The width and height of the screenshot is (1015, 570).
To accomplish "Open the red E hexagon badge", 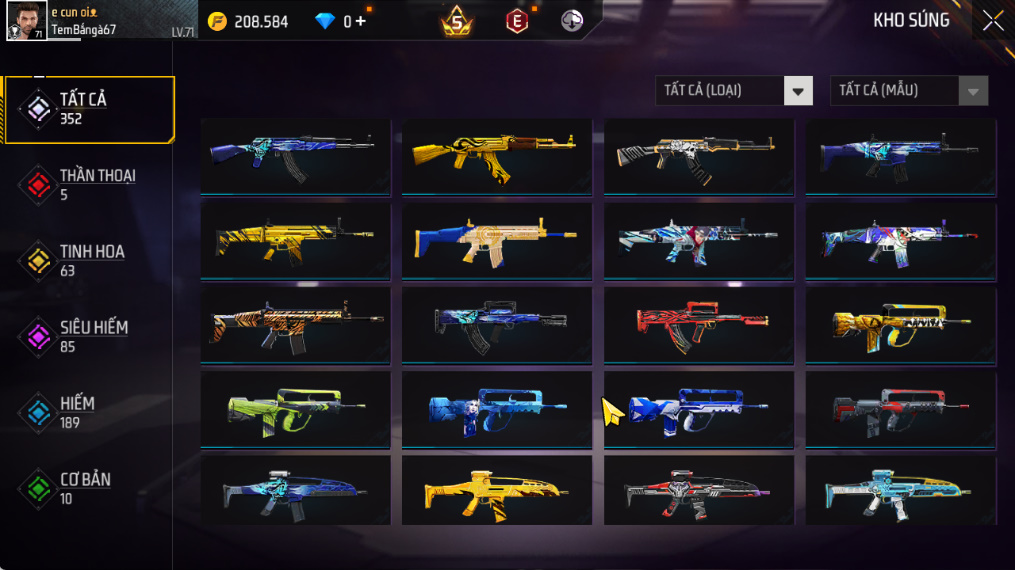I will [x=516, y=21].
